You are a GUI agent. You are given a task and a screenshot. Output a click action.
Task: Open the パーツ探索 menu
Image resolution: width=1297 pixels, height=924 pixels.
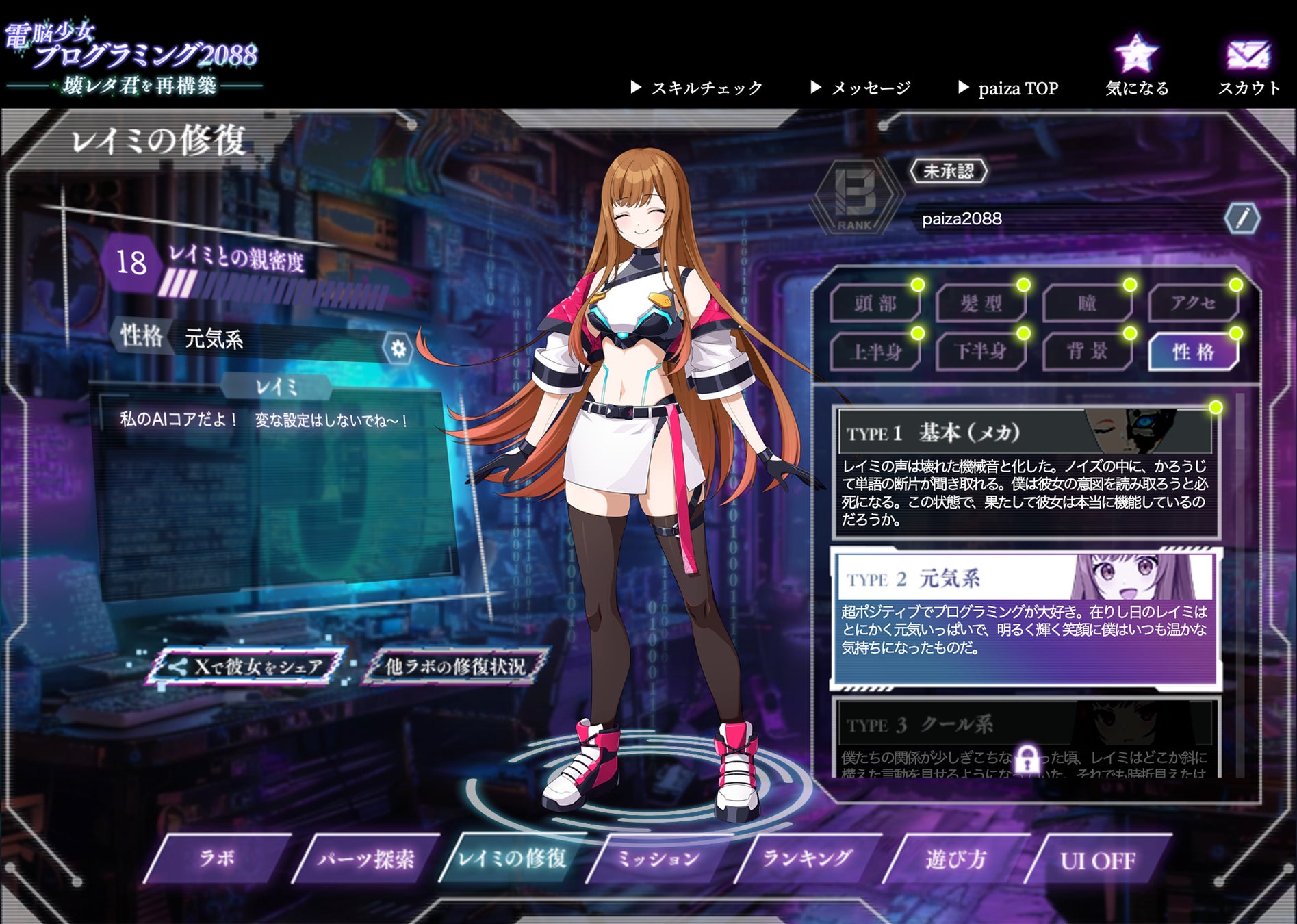point(365,859)
